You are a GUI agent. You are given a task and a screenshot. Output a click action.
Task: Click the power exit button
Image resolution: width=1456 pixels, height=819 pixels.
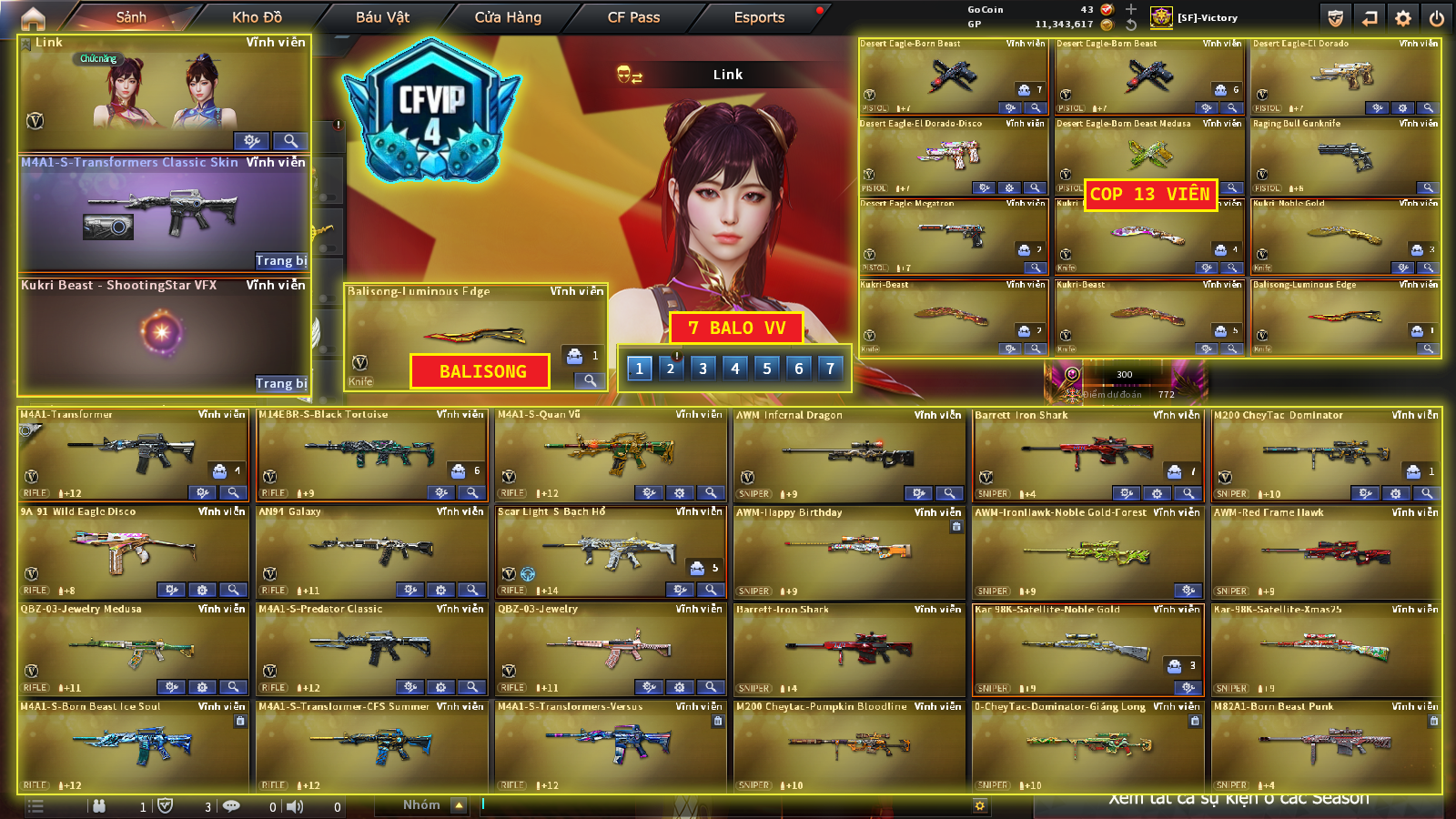(x=1436, y=18)
